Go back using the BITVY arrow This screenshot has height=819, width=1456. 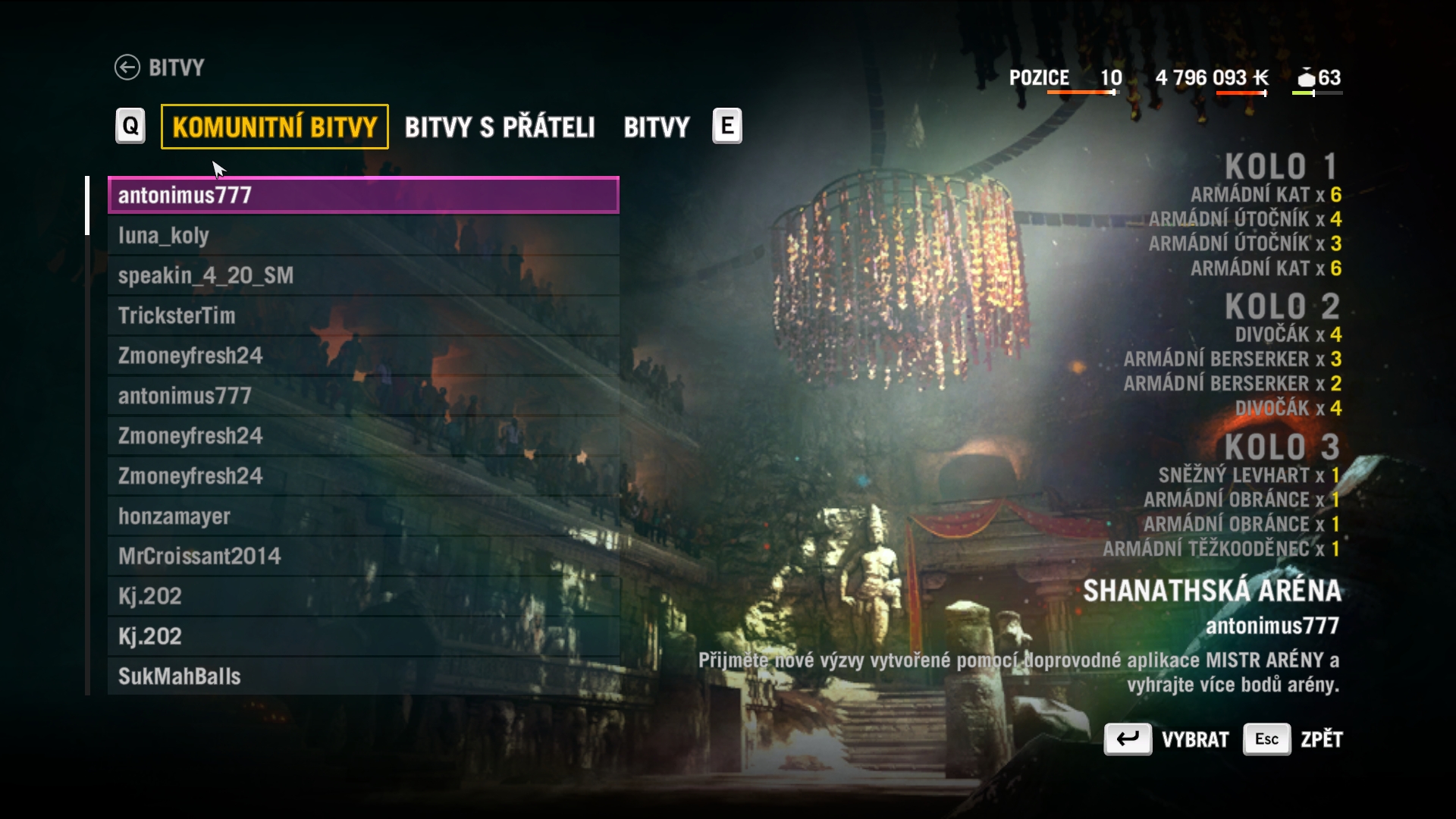[x=127, y=67]
